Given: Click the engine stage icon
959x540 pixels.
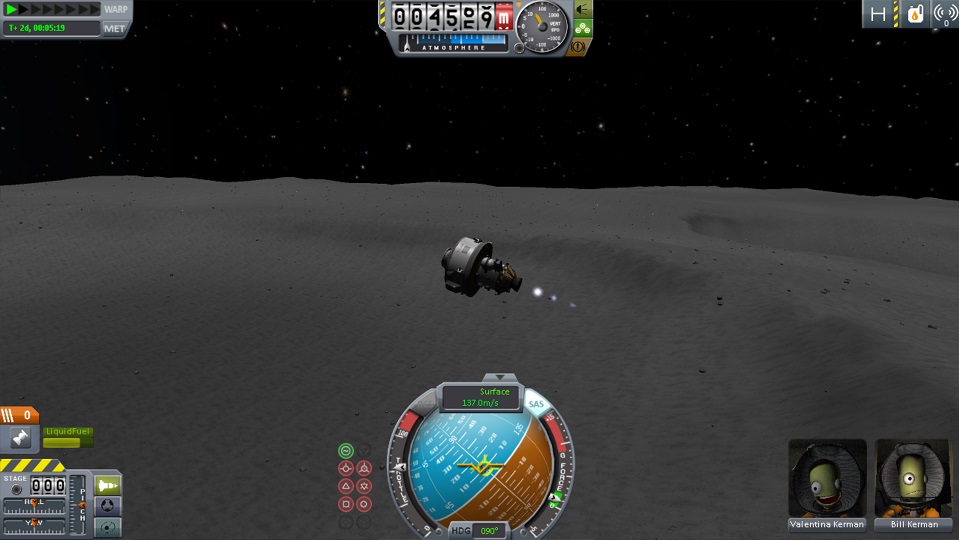Looking at the screenshot, I should pos(18,438).
